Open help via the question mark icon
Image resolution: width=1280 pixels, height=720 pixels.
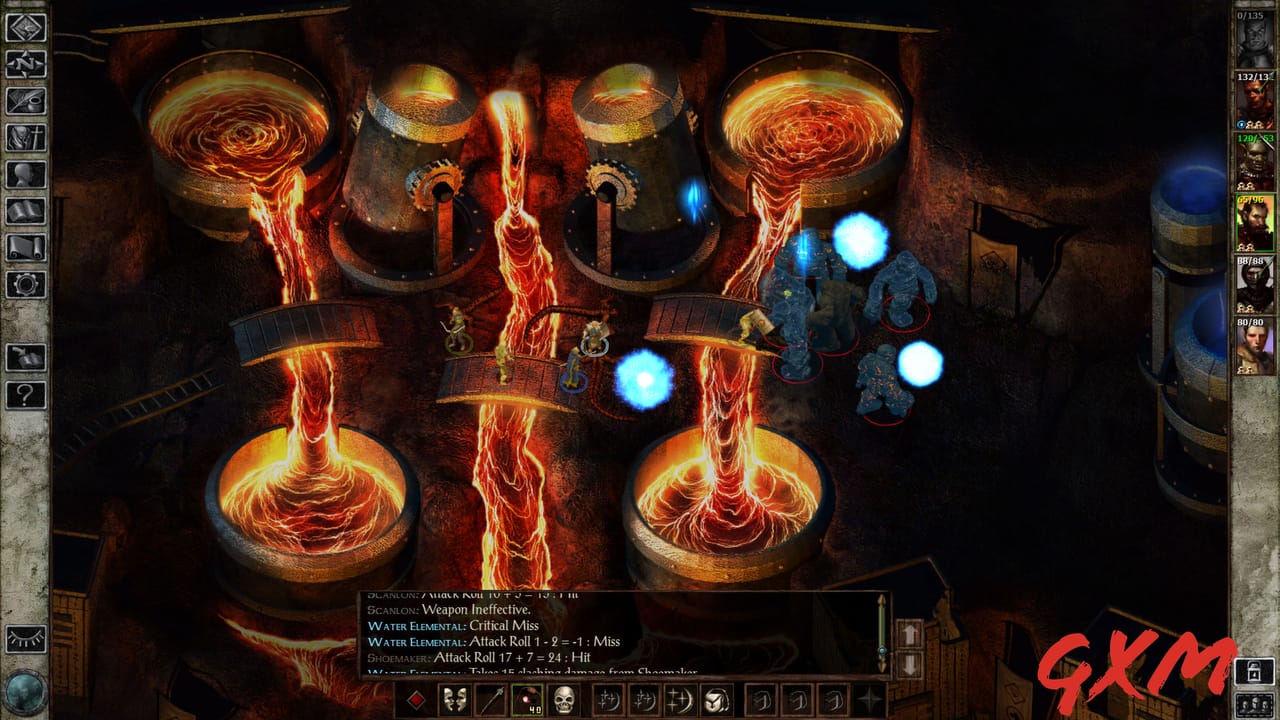22,395
